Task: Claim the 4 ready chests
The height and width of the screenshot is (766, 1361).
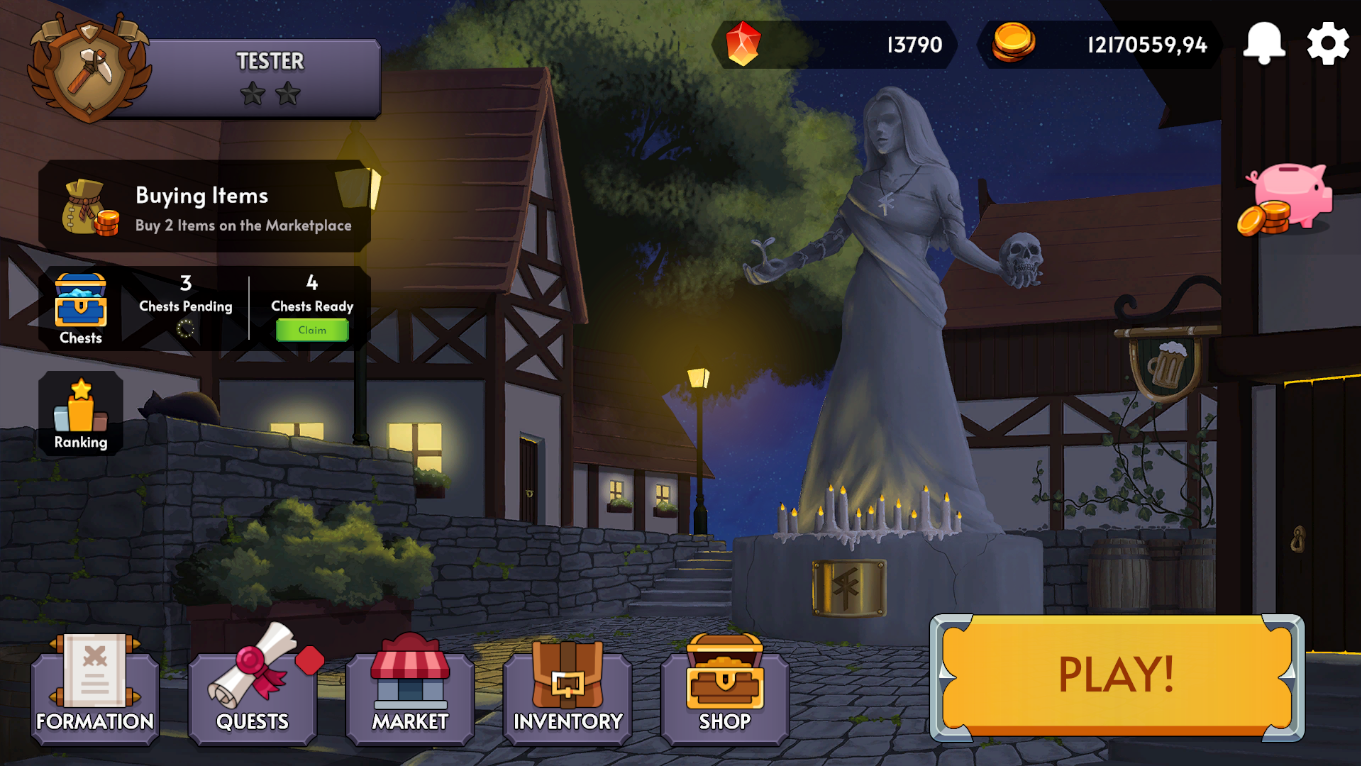Action: 312,329
